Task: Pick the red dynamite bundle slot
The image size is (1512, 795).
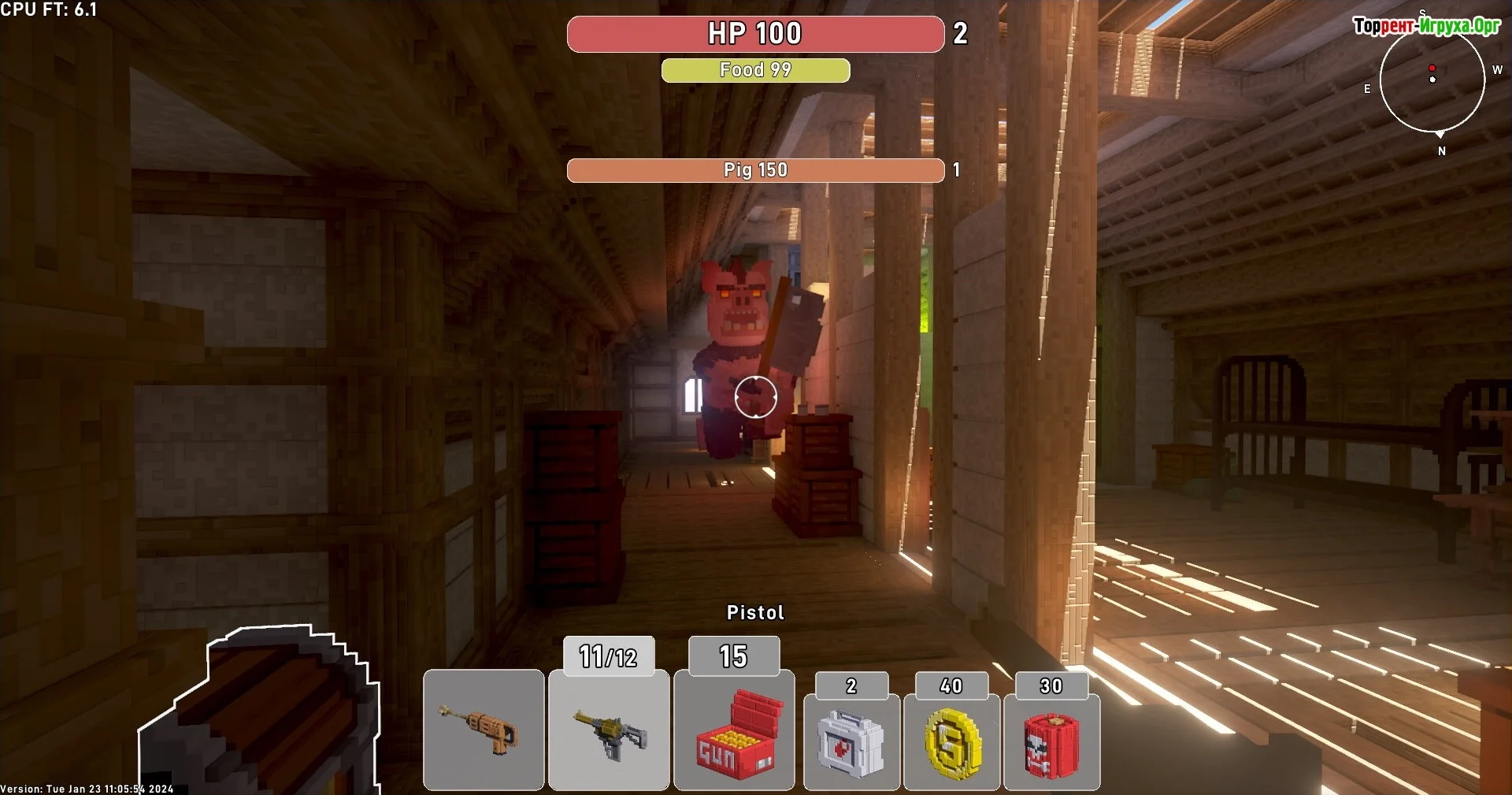Action: (x=1051, y=741)
